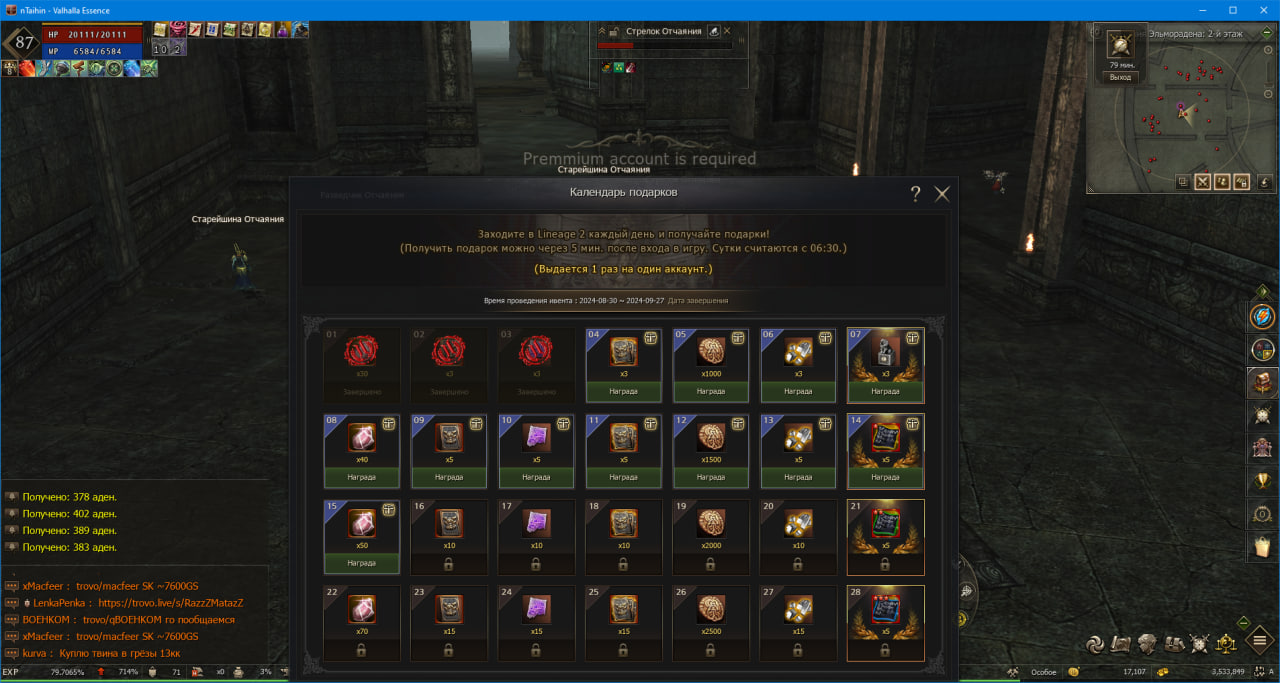Claim the day 08 pink crystal reward
The width and height of the screenshot is (1280, 683).
pos(361,477)
